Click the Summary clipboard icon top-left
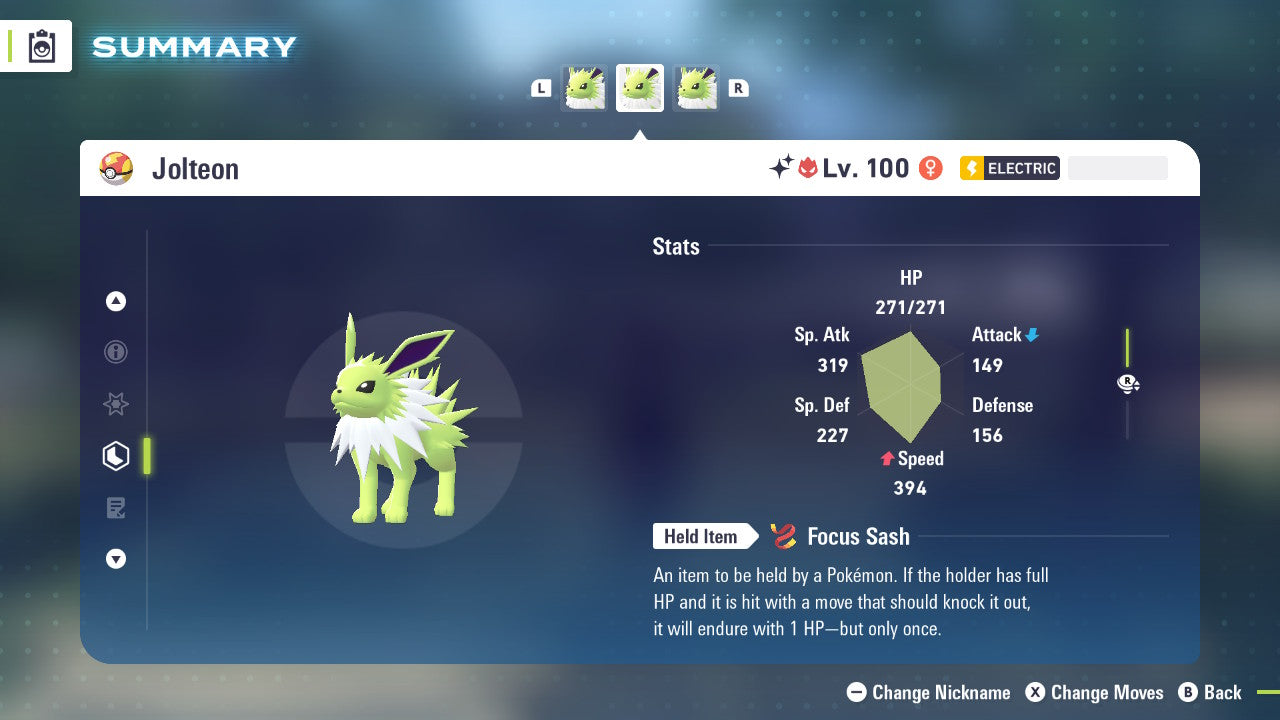Screen dimensions: 1280x720 coord(43,46)
